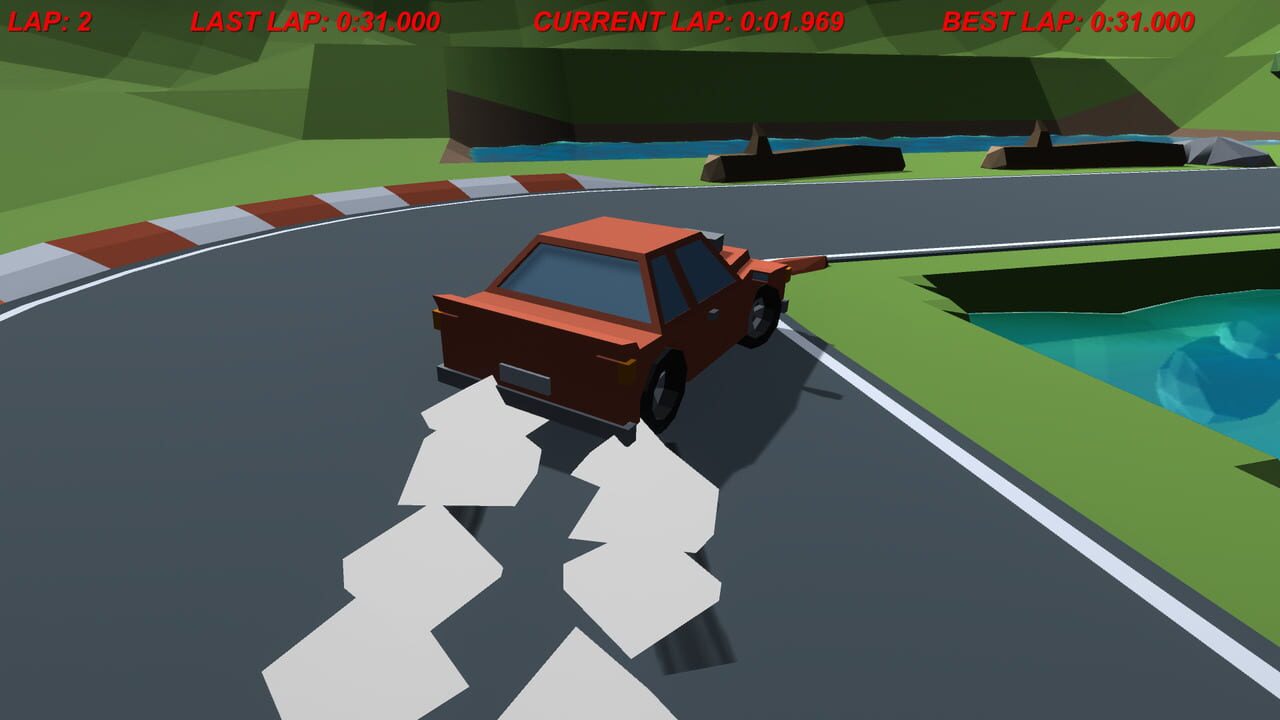Select the LAST LAP time display
Viewport: 1280px width, 720px height.
[316, 16]
